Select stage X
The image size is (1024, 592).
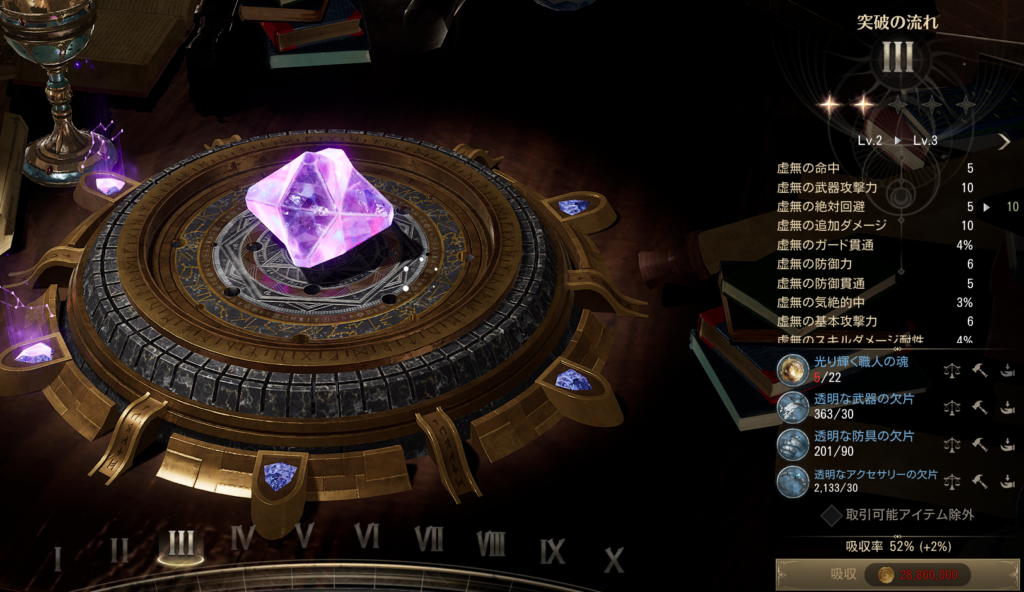[614, 559]
